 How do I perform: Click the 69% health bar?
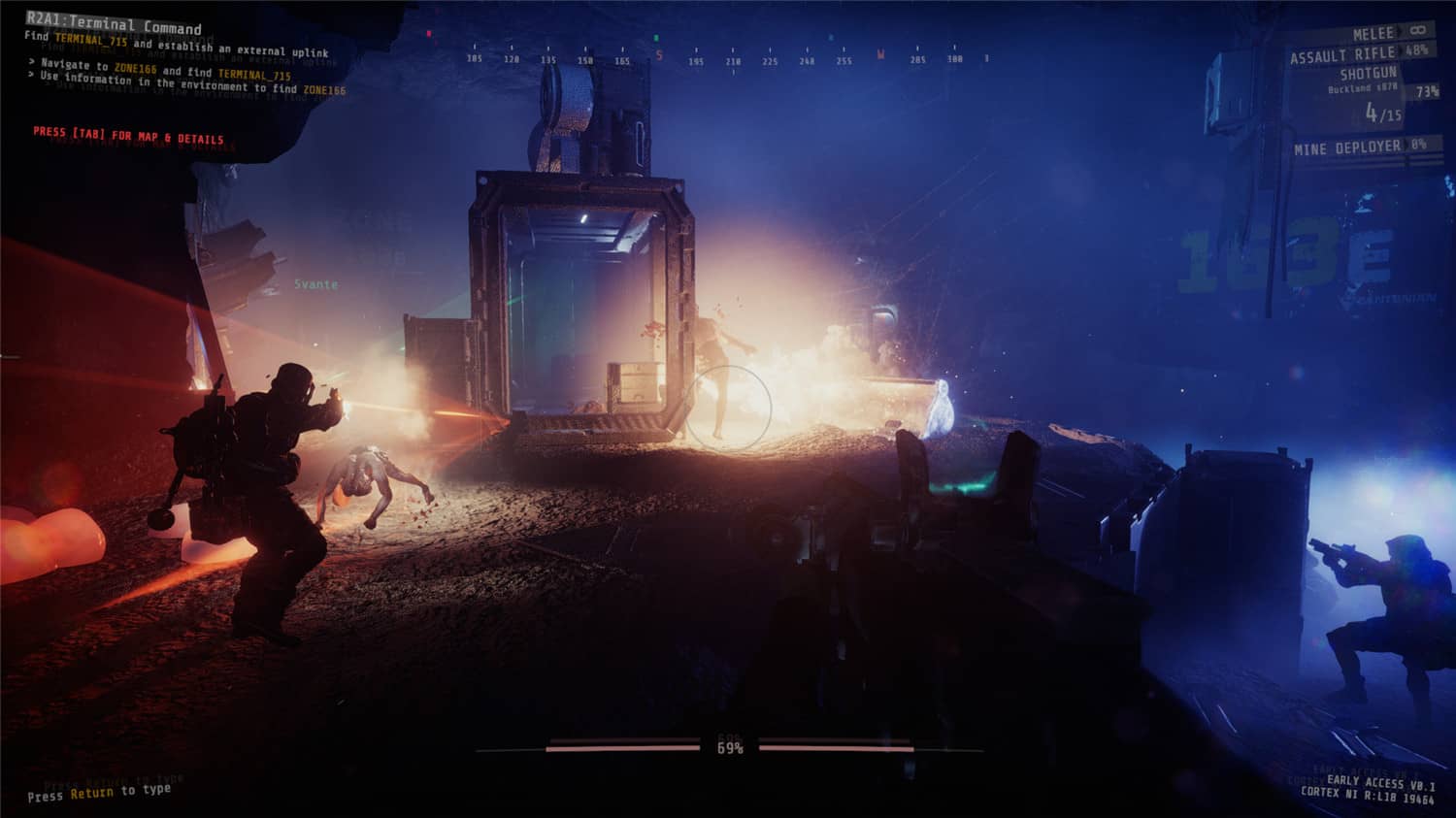729,747
